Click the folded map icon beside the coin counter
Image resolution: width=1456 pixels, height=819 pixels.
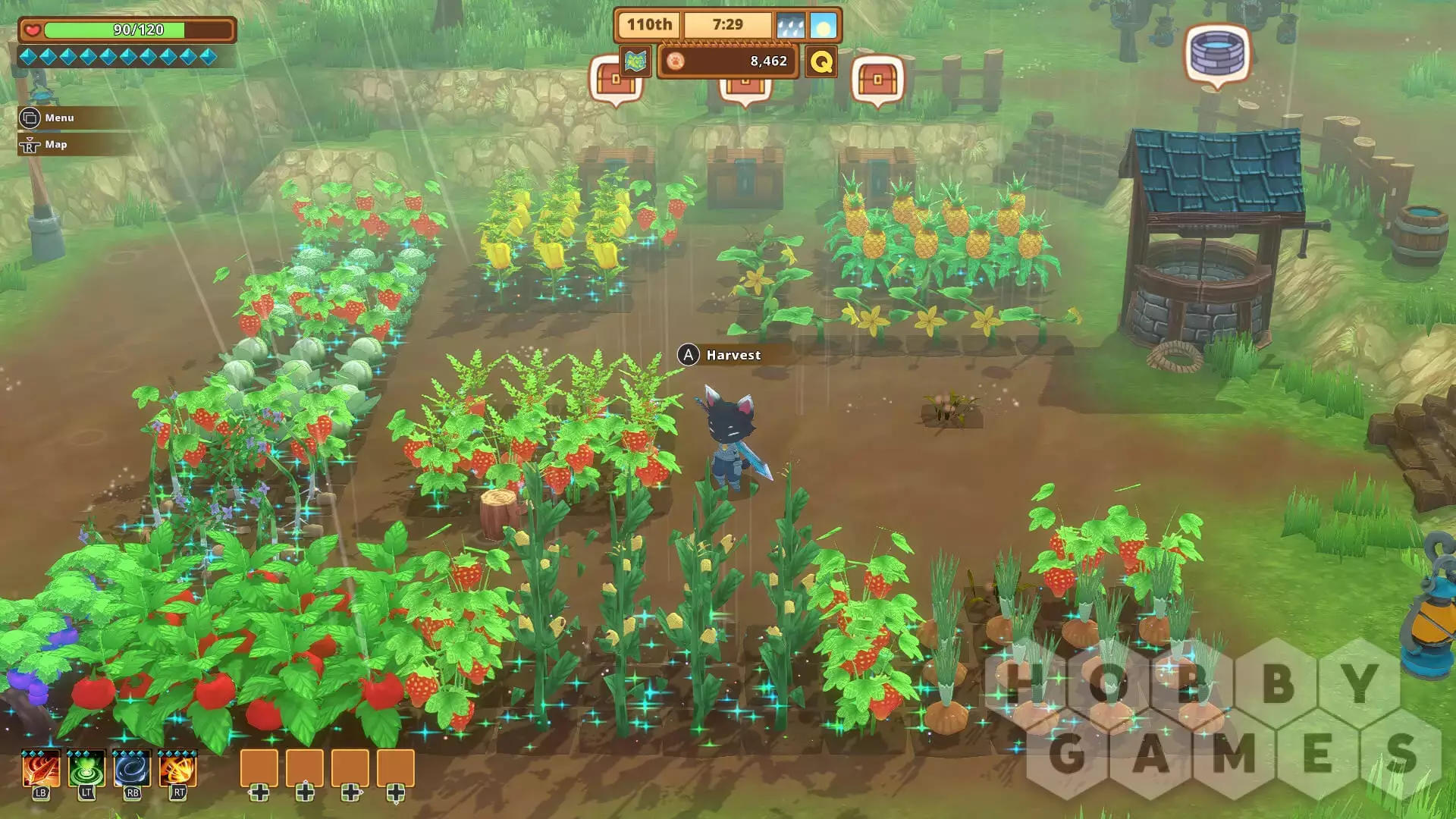[635, 61]
